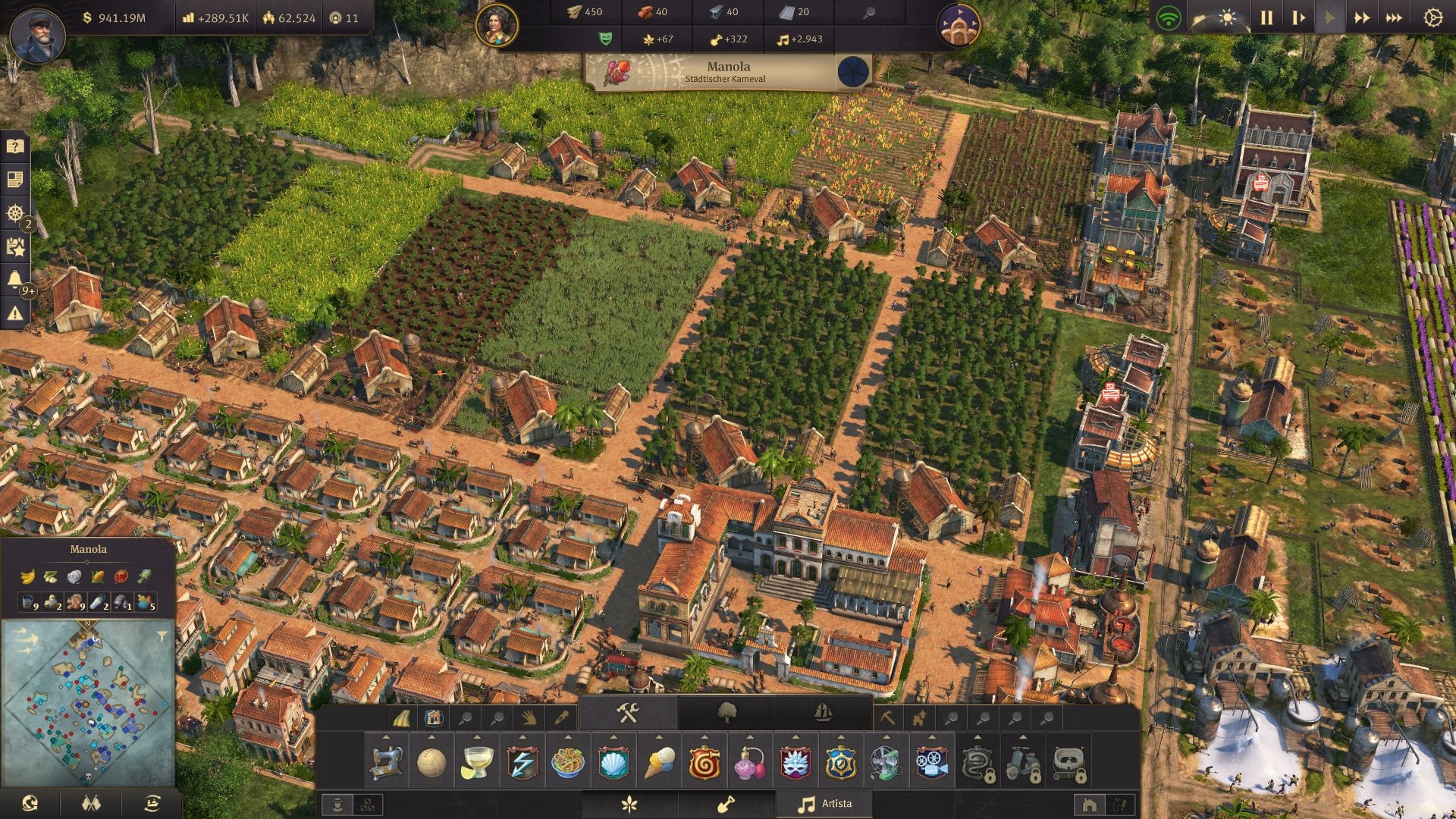The height and width of the screenshot is (819, 1456).
Task: Open the minimap filter funnel
Action: coord(162,635)
